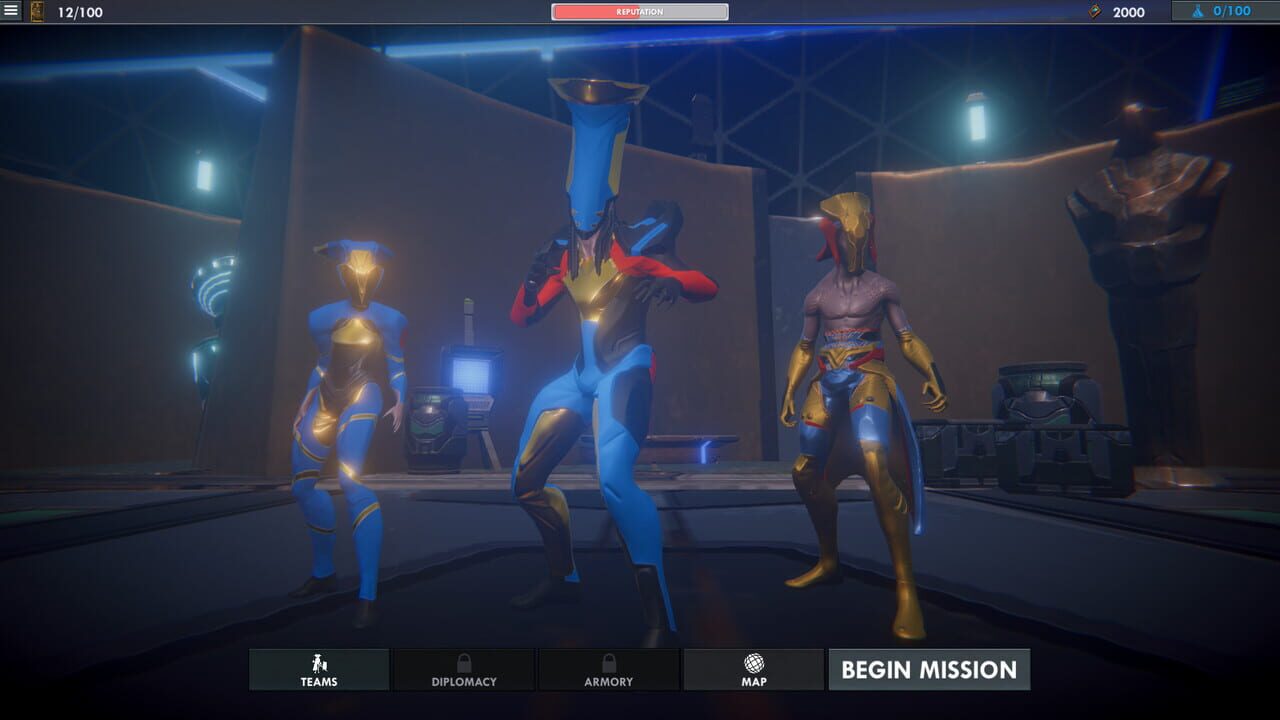This screenshot has height=720, width=1280.
Task: Click the red REPUTATION progress bar
Action: tap(638, 13)
